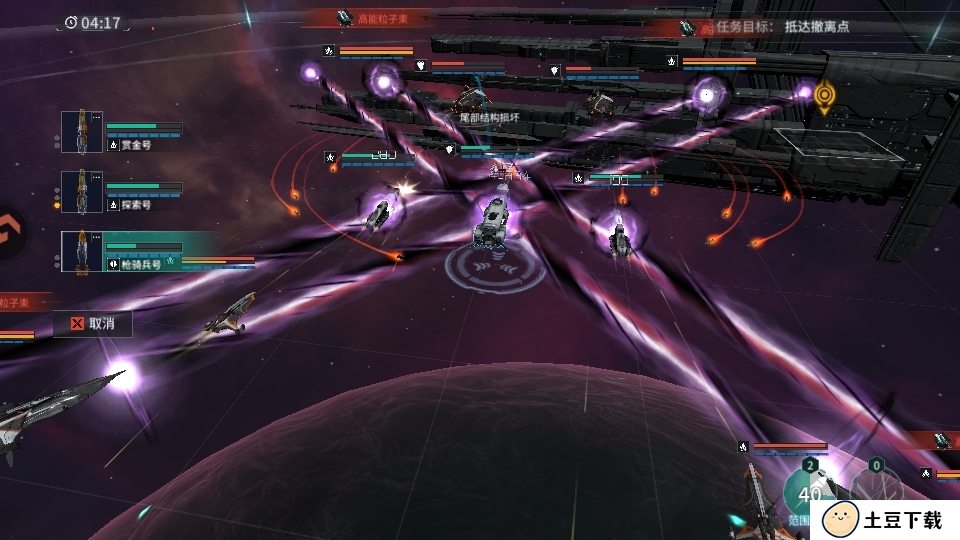Select the 探索号 ship card
Screen dimensions: 960x540
pos(121,192)
